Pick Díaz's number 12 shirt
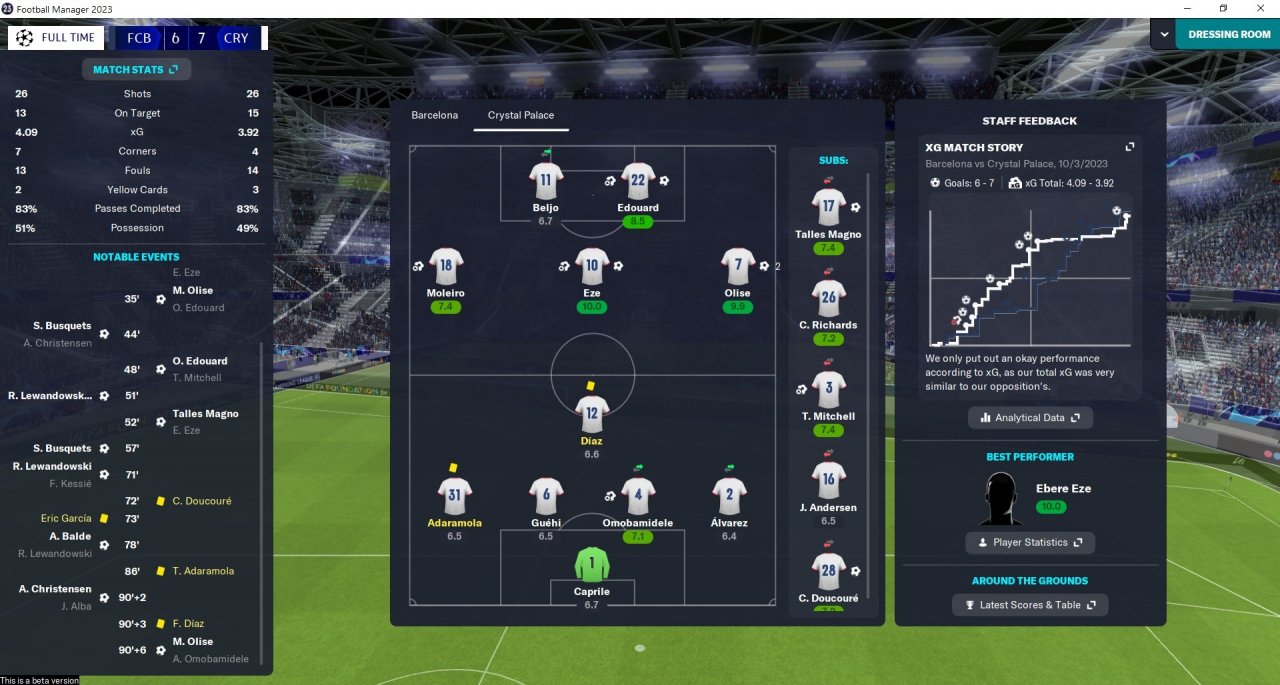The image size is (1280, 685). [592, 413]
